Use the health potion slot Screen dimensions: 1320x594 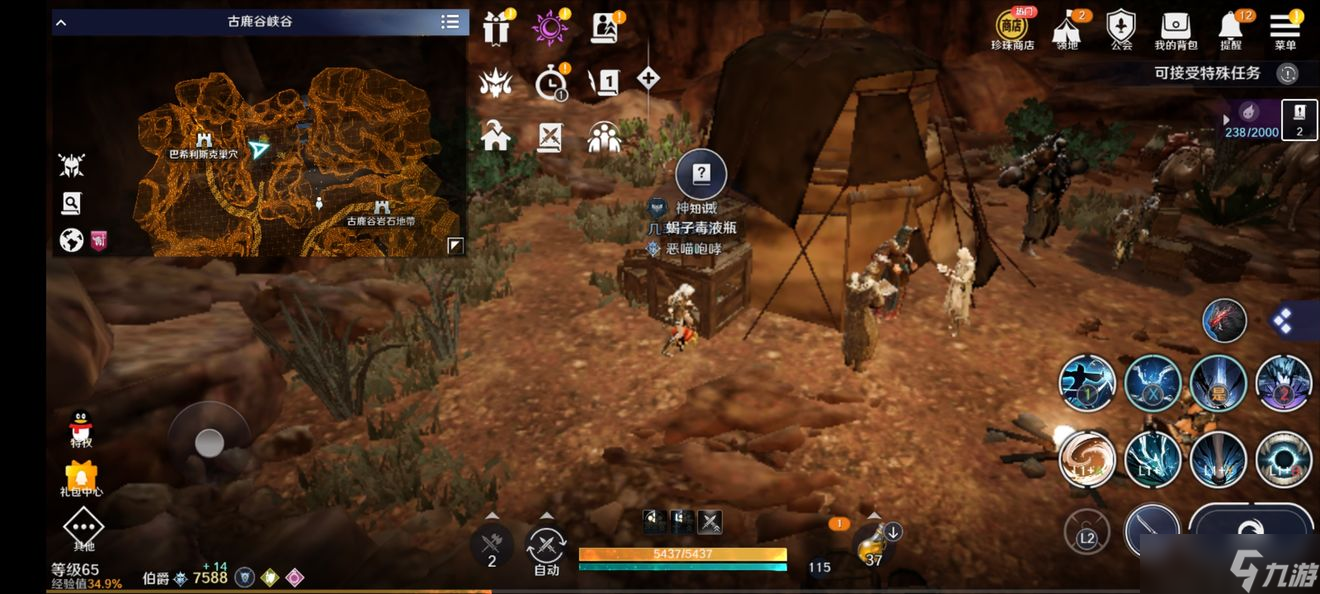tap(874, 543)
